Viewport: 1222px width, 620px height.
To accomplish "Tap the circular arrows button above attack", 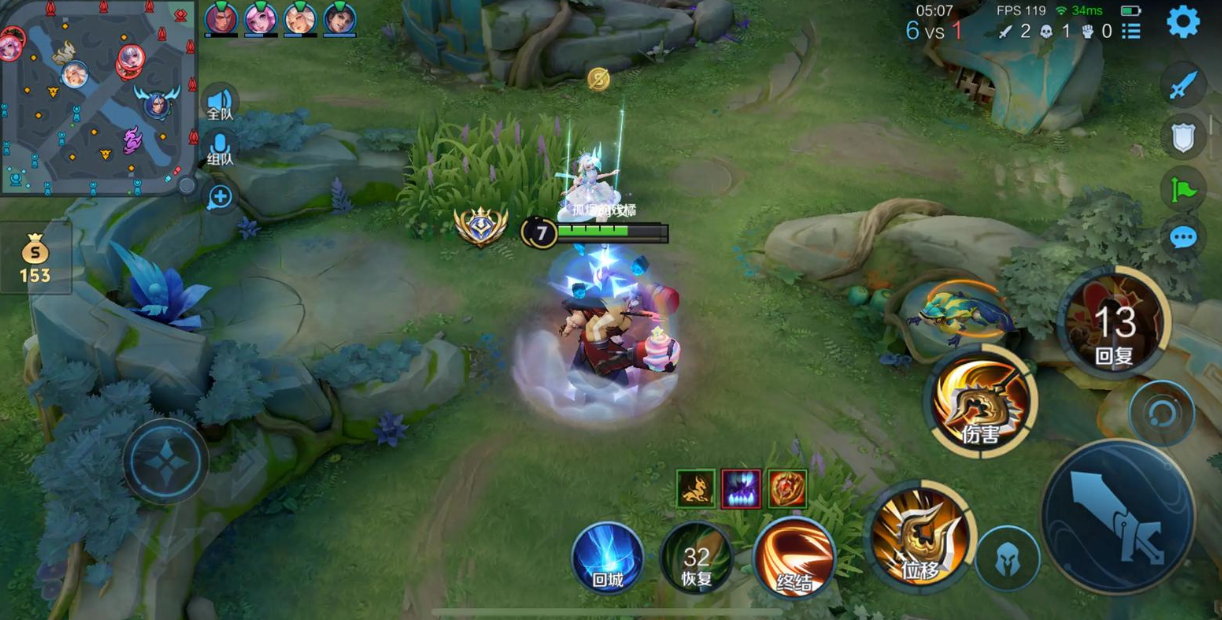I will (1161, 413).
